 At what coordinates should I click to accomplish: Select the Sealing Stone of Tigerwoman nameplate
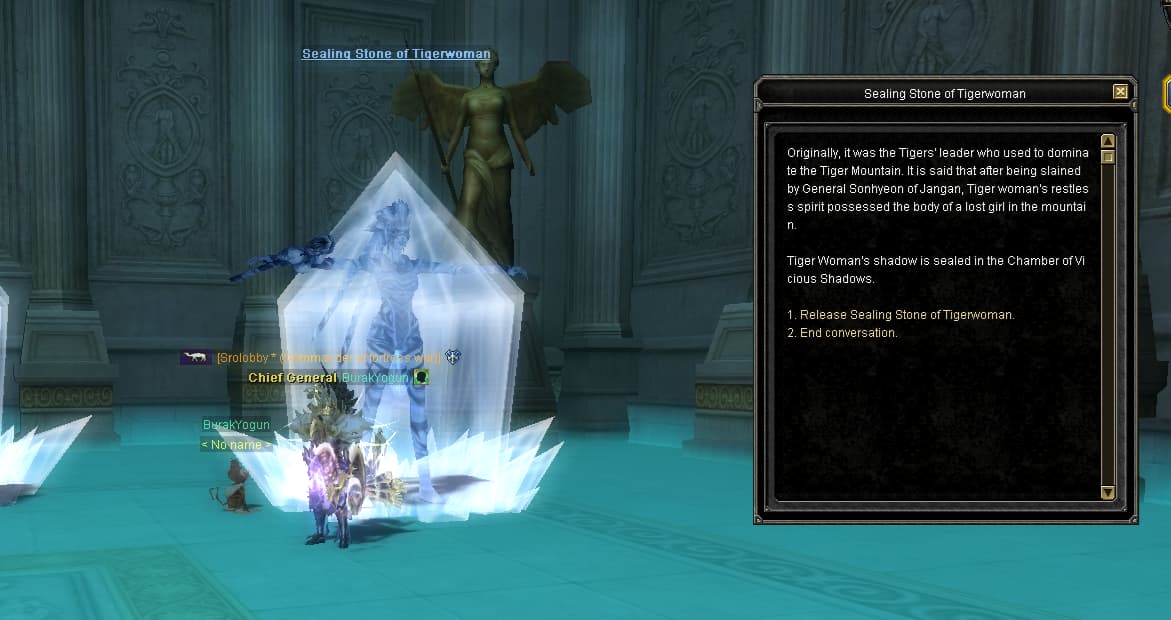click(396, 54)
